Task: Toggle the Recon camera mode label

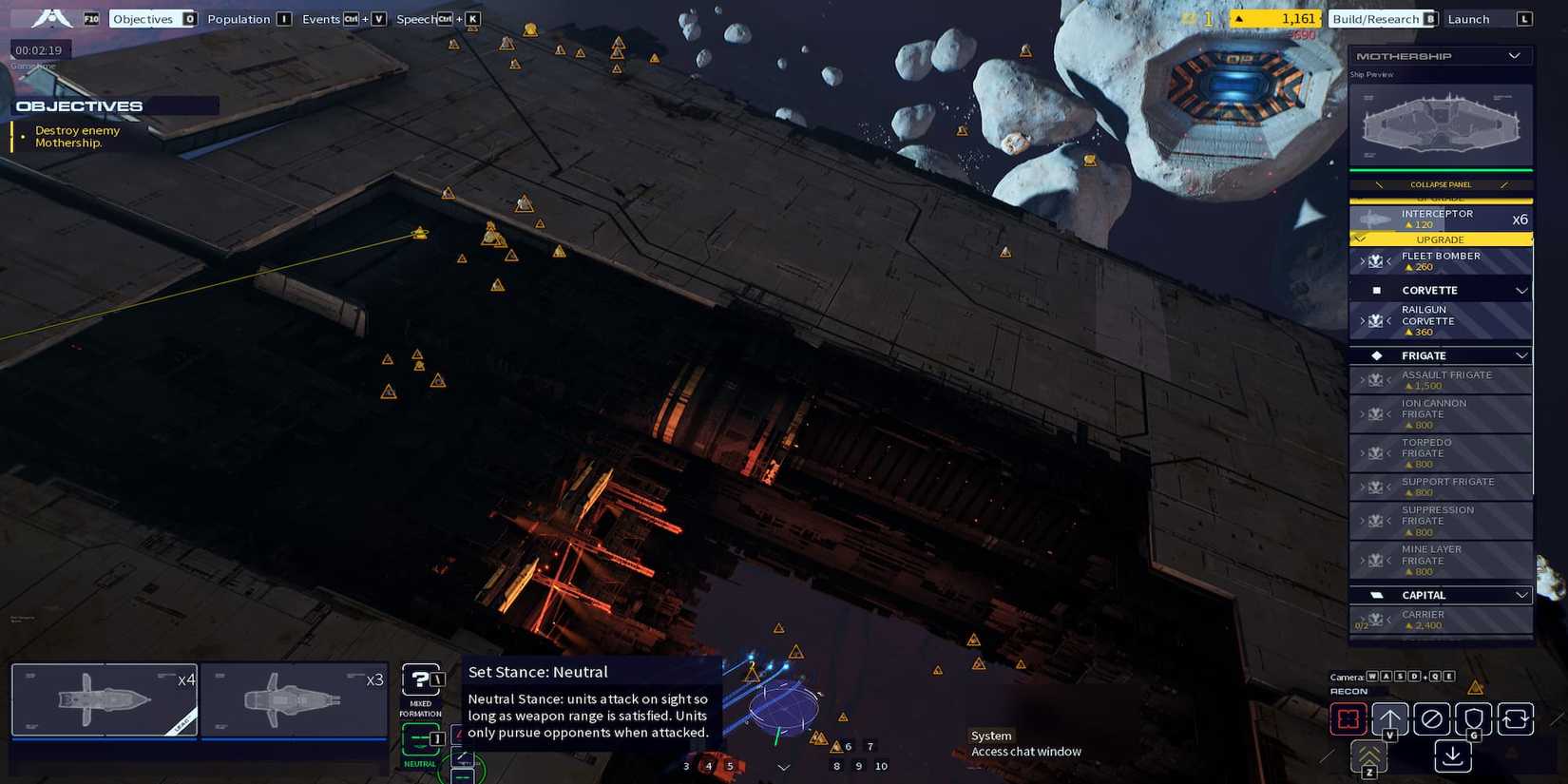Action: (x=1348, y=692)
